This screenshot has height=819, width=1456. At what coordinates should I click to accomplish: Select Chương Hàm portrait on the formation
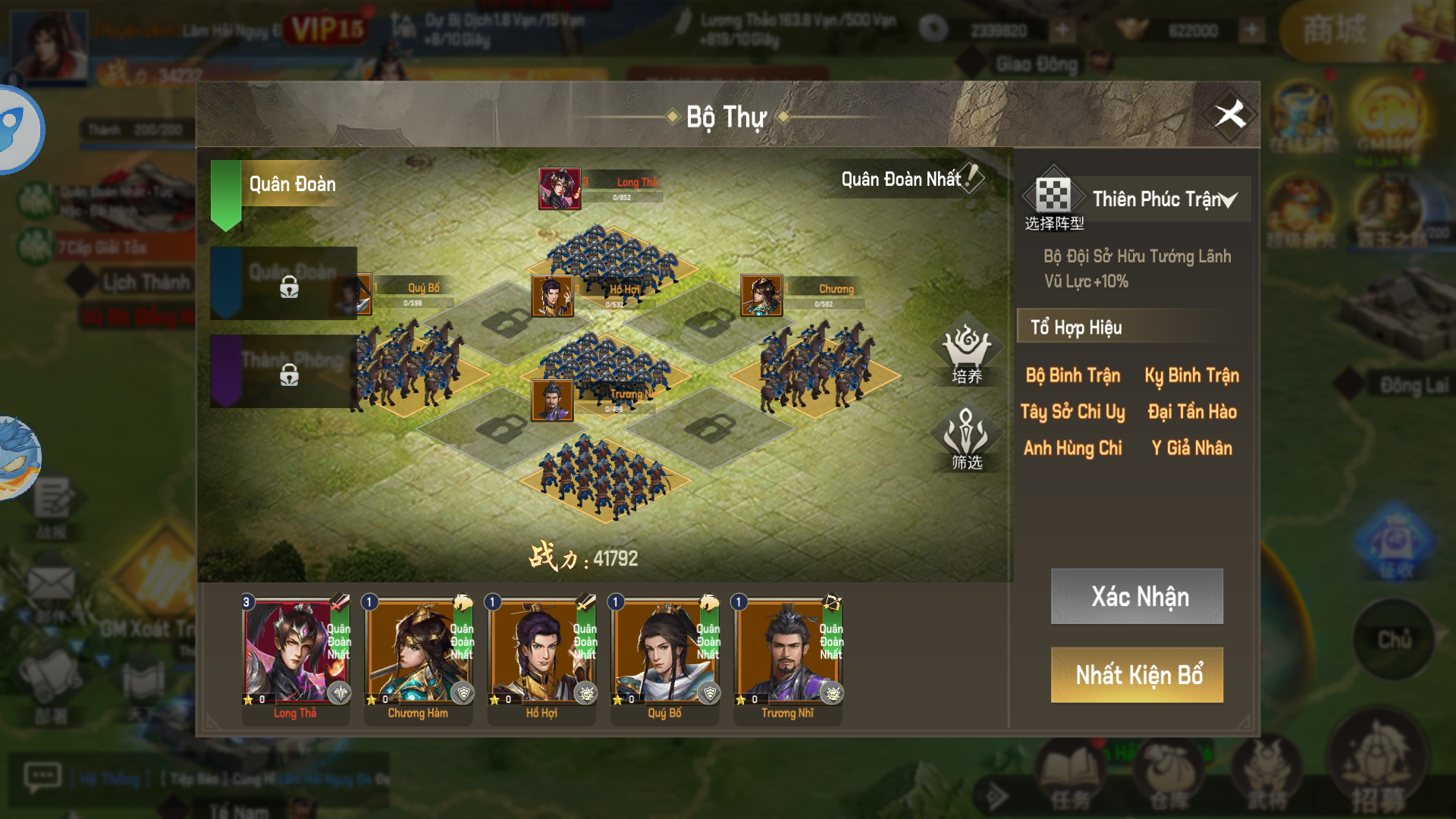[761, 295]
